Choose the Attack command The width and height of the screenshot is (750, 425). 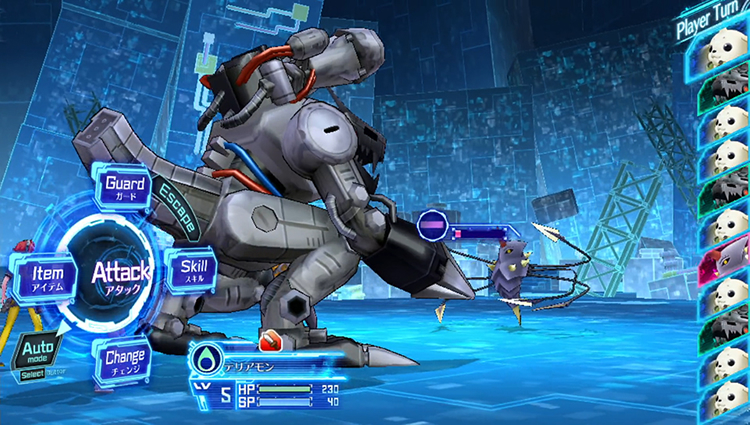coord(121,272)
